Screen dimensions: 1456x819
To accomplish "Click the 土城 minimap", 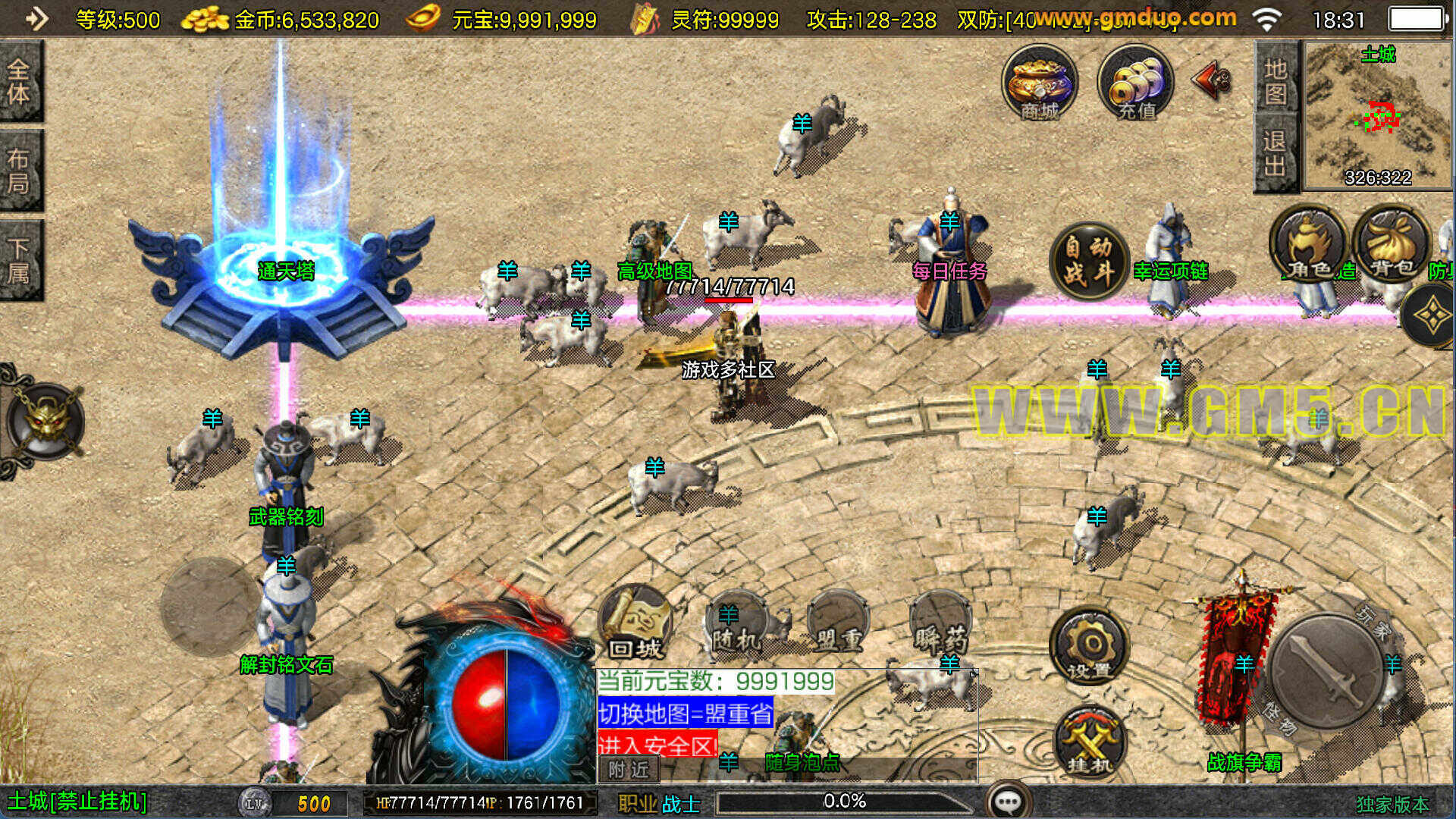I will 1377,115.
